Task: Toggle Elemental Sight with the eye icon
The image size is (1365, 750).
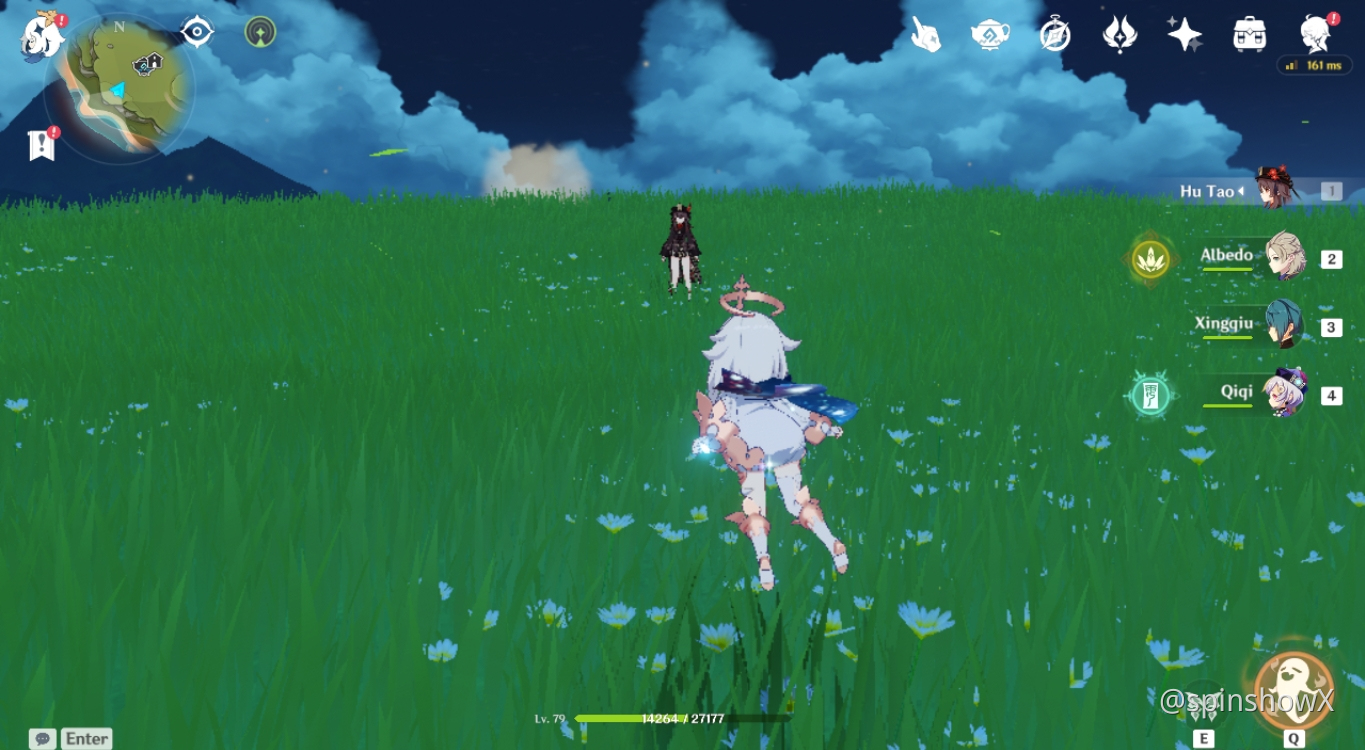Action: coord(195,30)
